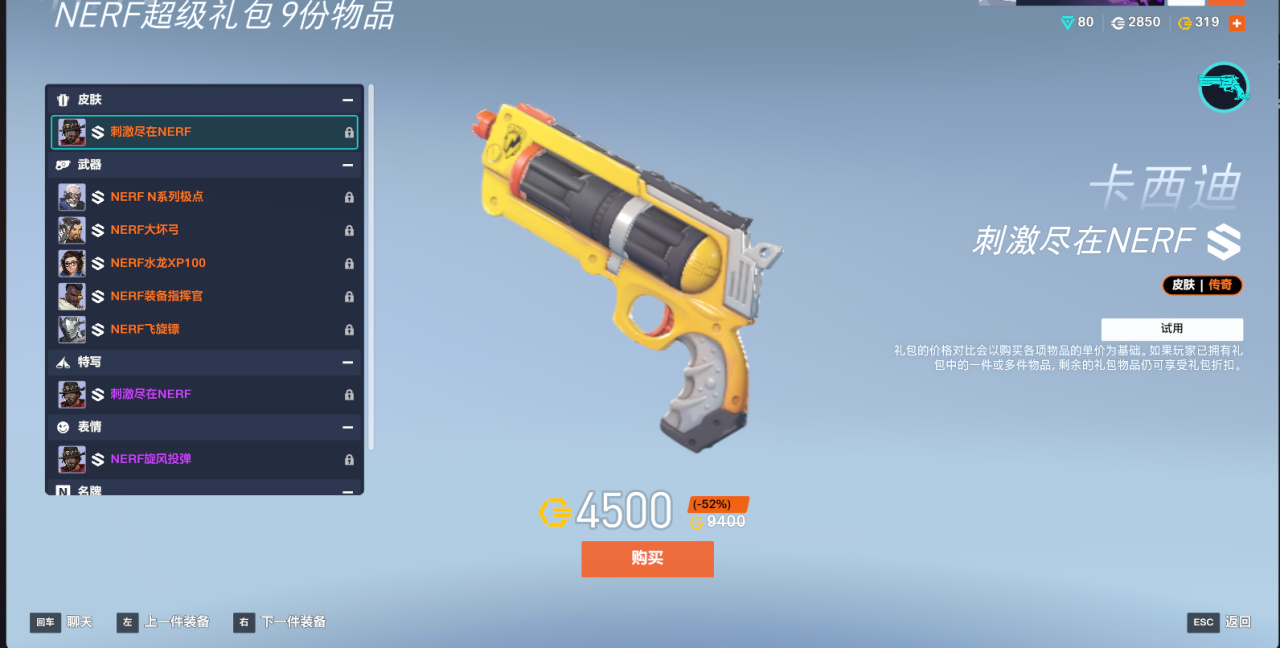1280x648 pixels.
Task: Select the NERF装备指挥官 weapon item
Action: point(204,296)
